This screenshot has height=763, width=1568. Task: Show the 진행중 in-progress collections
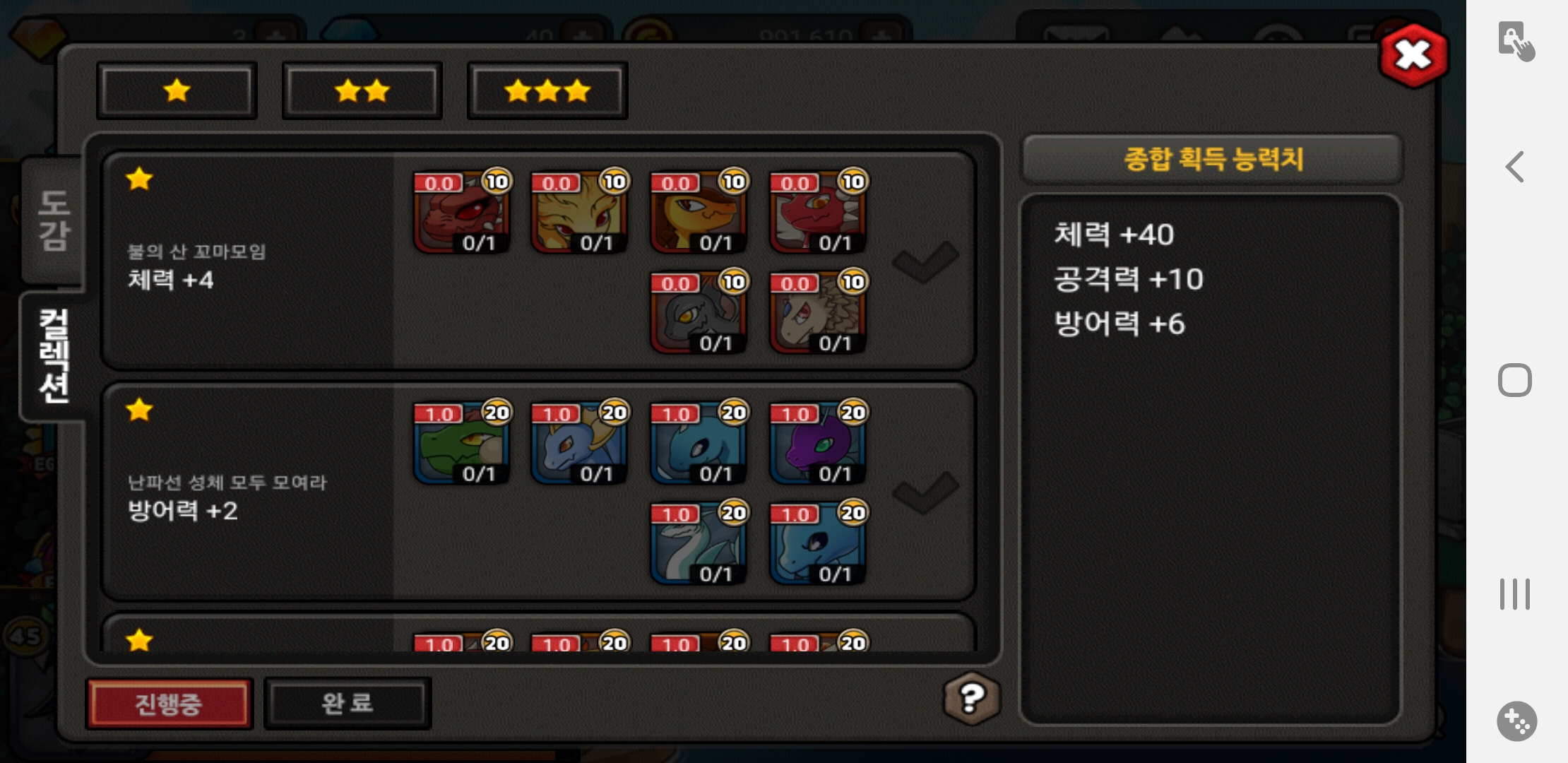170,703
